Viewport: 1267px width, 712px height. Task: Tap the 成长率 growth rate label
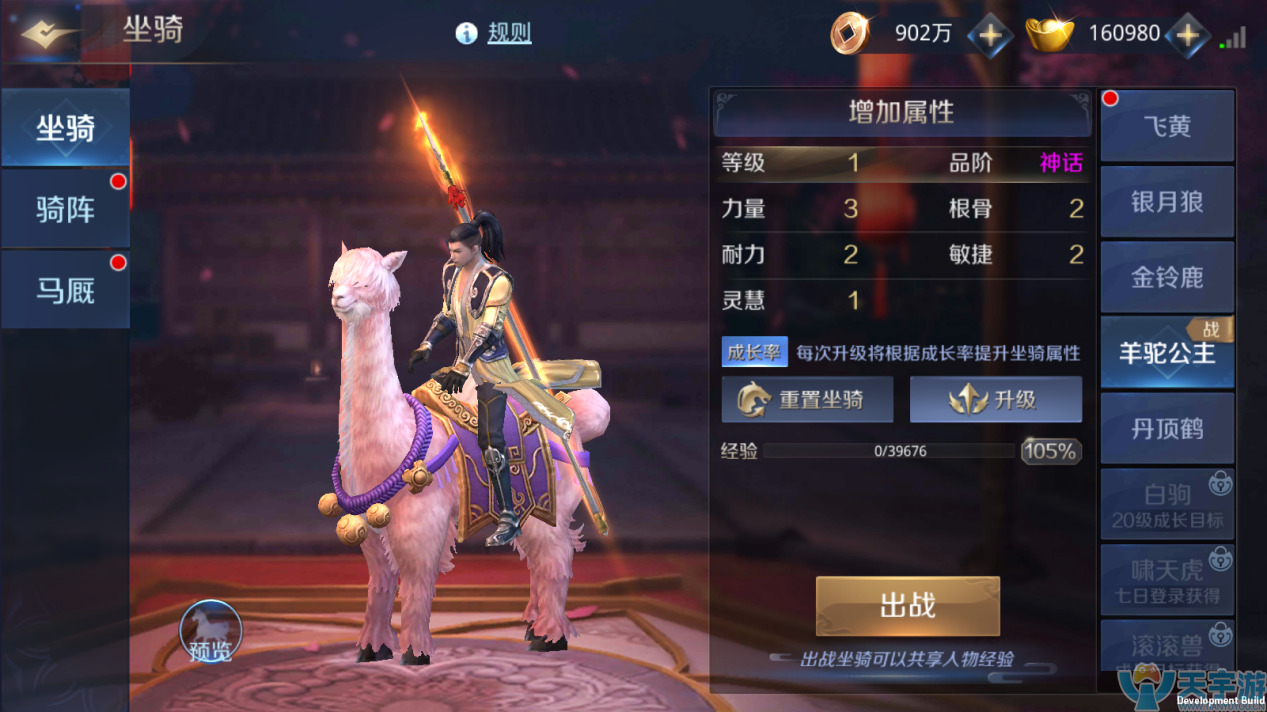(x=754, y=353)
